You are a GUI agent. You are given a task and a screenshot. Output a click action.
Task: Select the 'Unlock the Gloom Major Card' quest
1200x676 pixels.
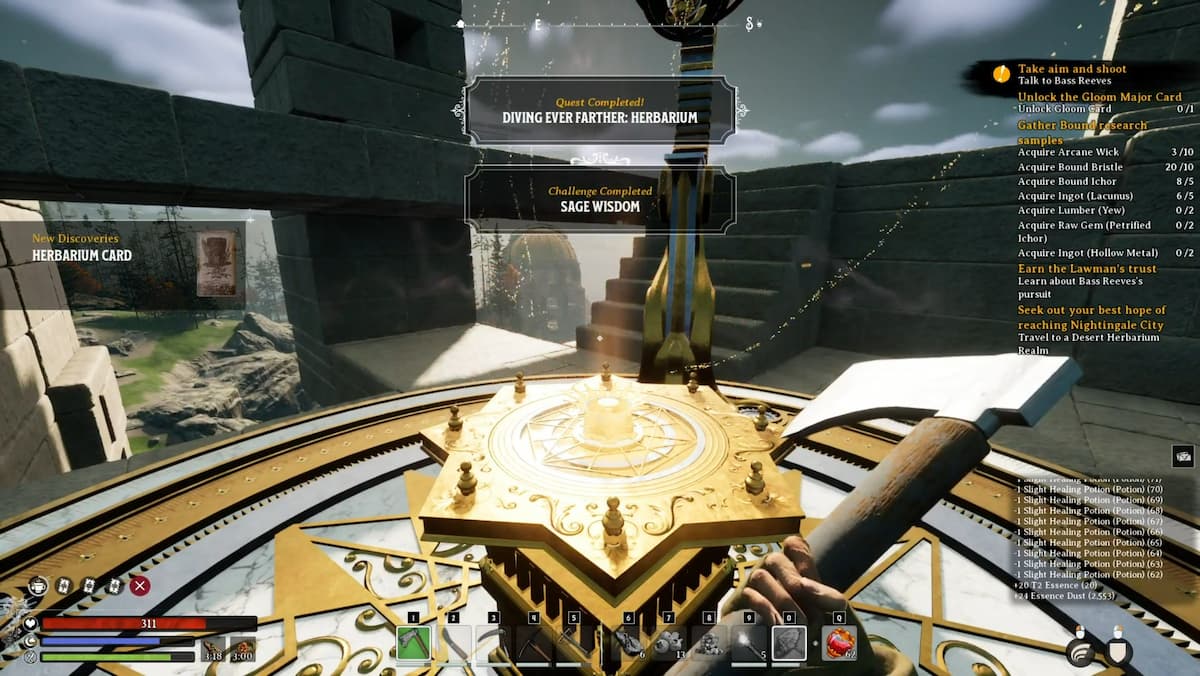1099,97
